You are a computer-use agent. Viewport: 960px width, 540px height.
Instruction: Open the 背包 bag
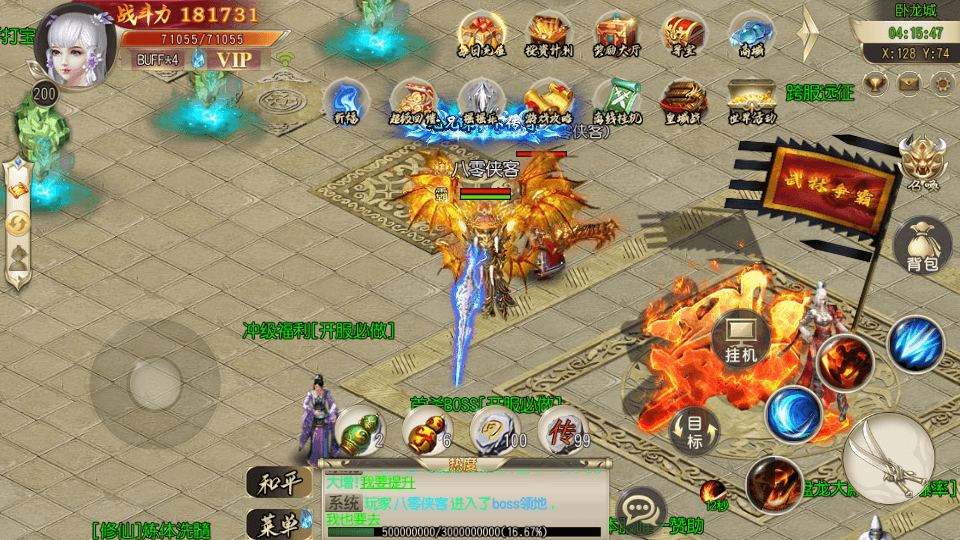(x=922, y=245)
